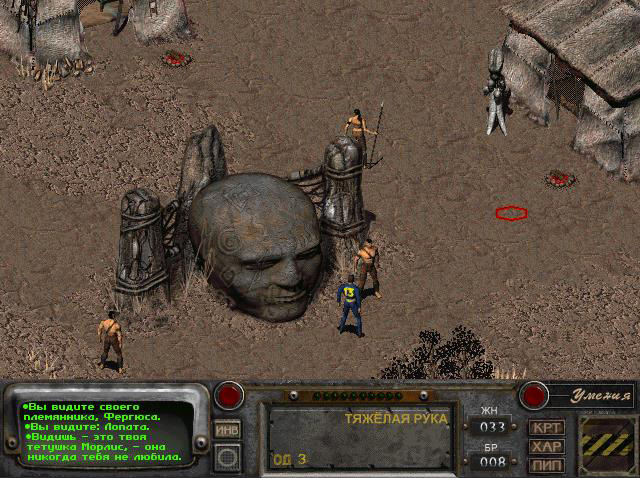This screenshot has width=640, height=478.
Task: Open the Pip-Boy with the ПИП button
Action: click(547, 464)
